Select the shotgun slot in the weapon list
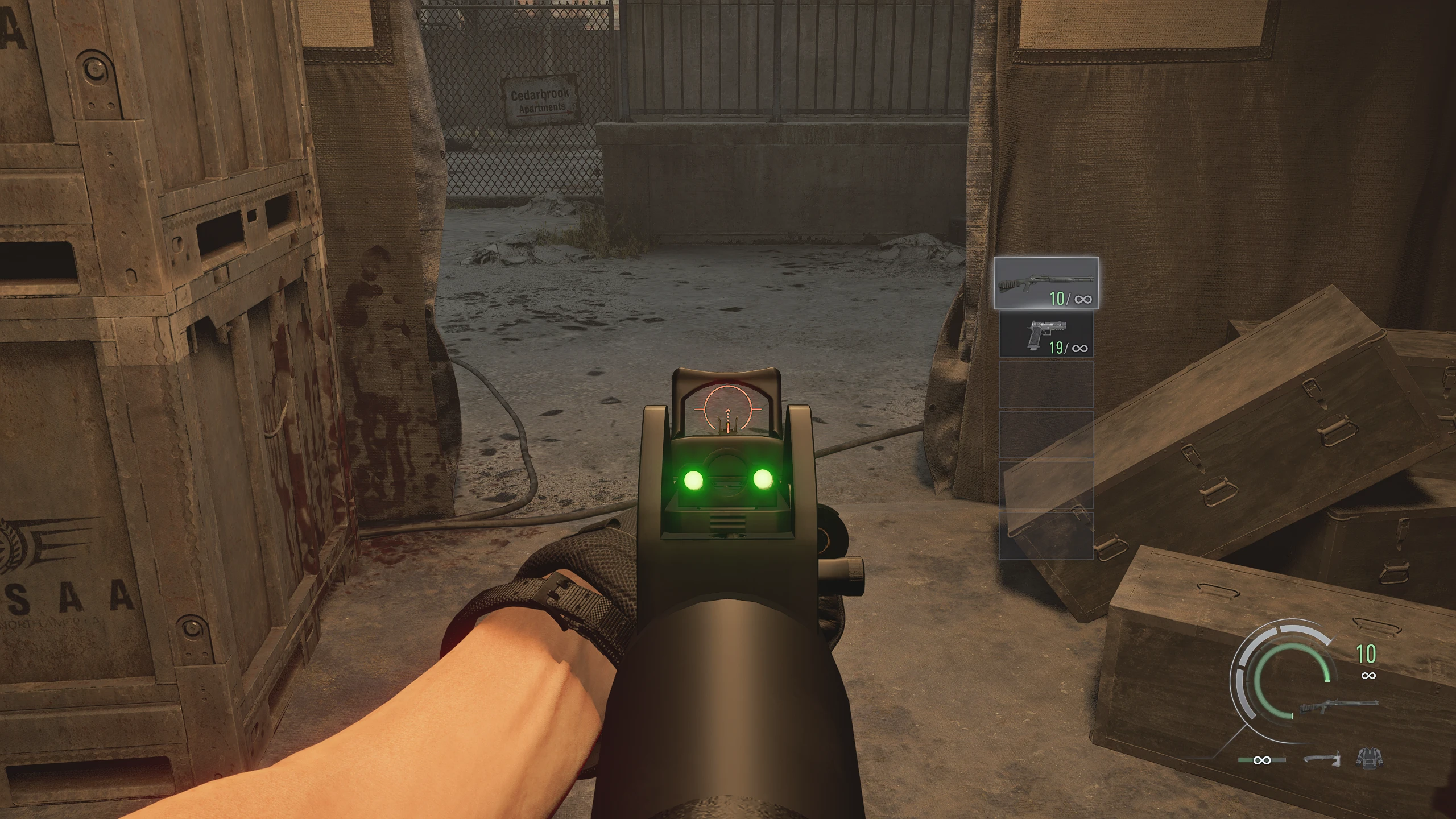The width and height of the screenshot is (1456, 819). pos(1046,283)
